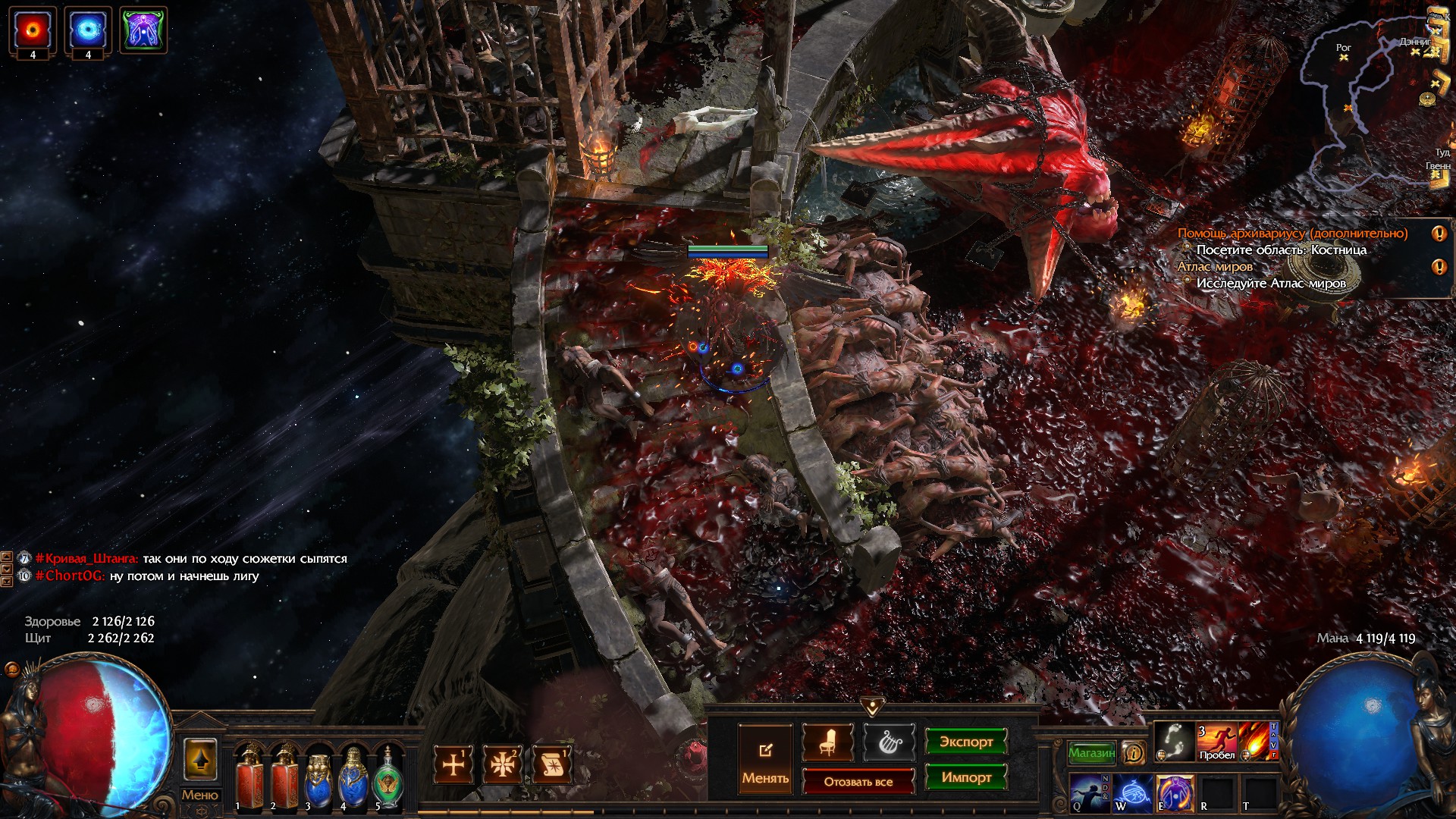Use the first red life flask
The width and height of the screenshot is (1456, 819).
tap(249, 778)
